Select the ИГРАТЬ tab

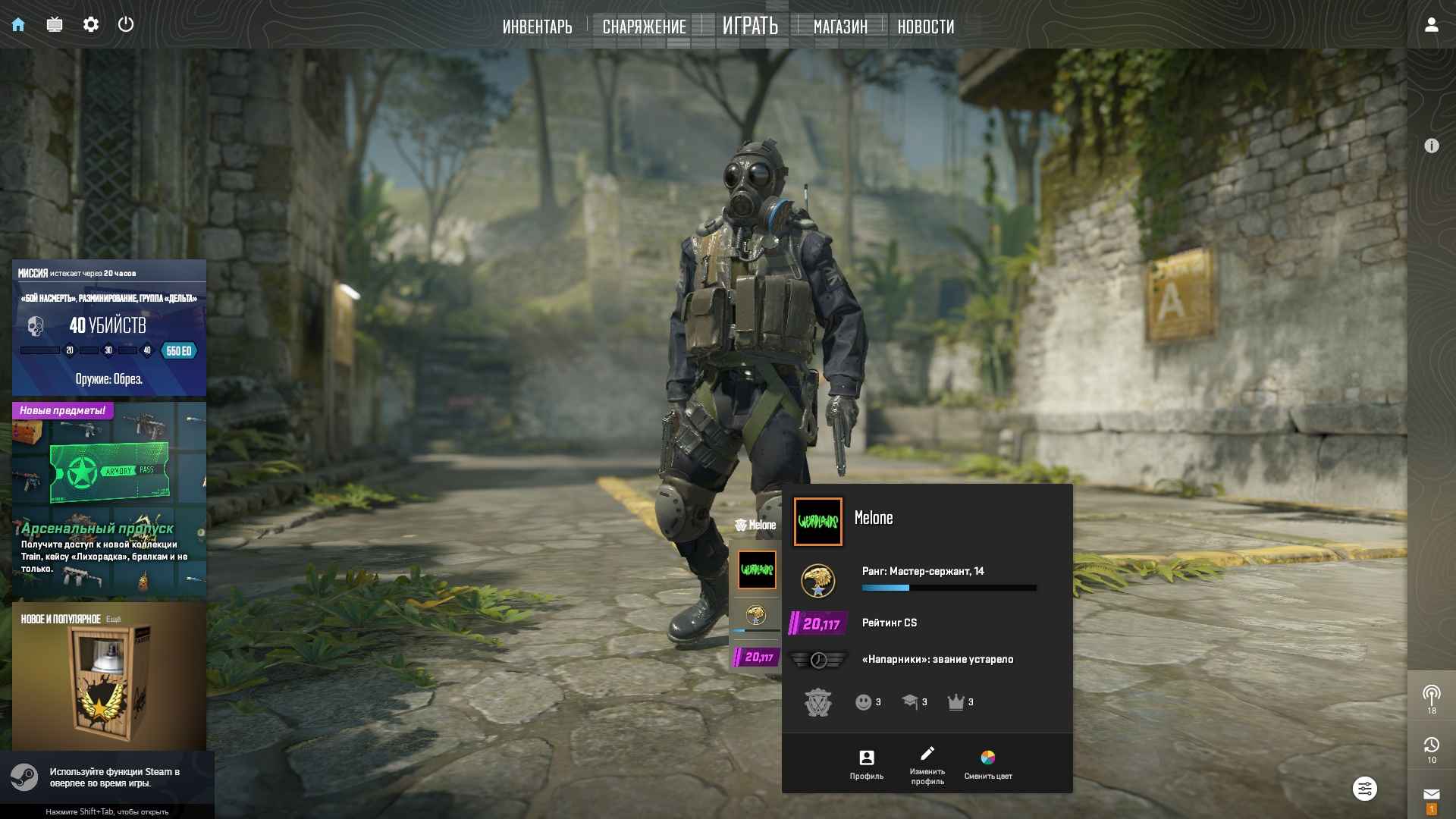[x=750, y=26]
